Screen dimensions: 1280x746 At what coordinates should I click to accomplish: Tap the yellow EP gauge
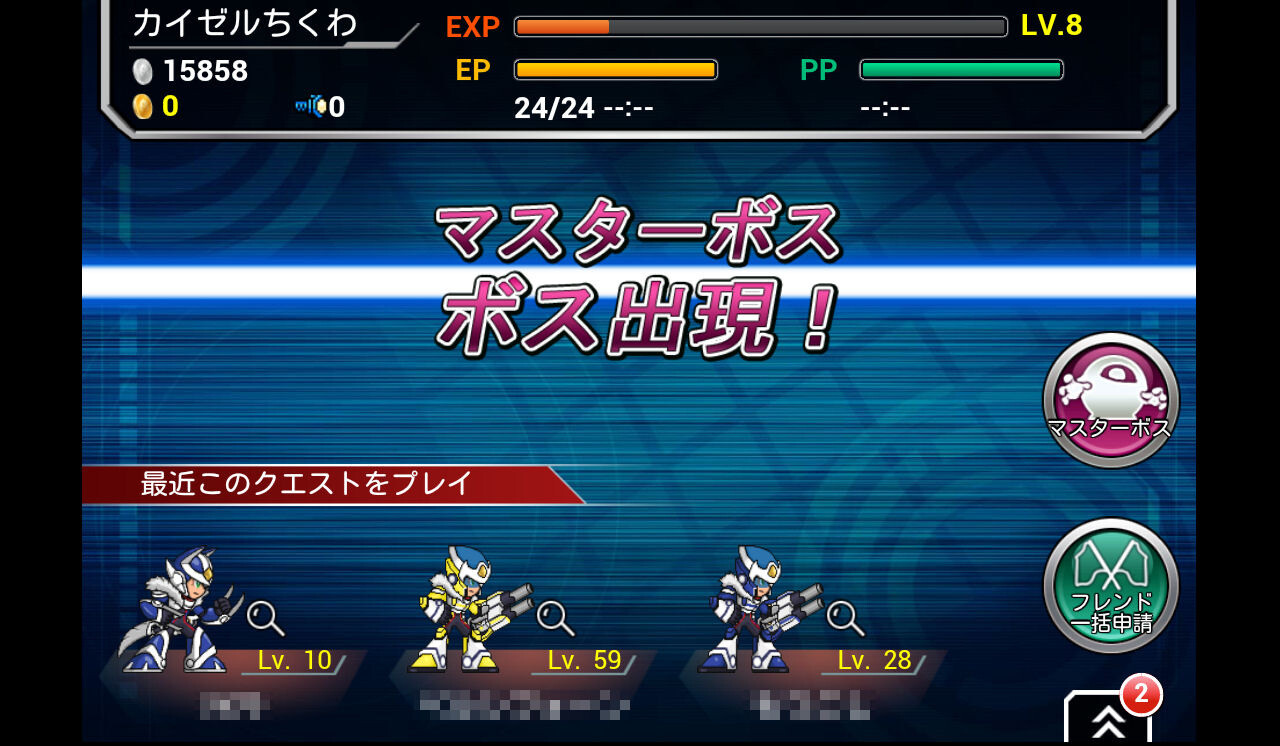[614, 69]
